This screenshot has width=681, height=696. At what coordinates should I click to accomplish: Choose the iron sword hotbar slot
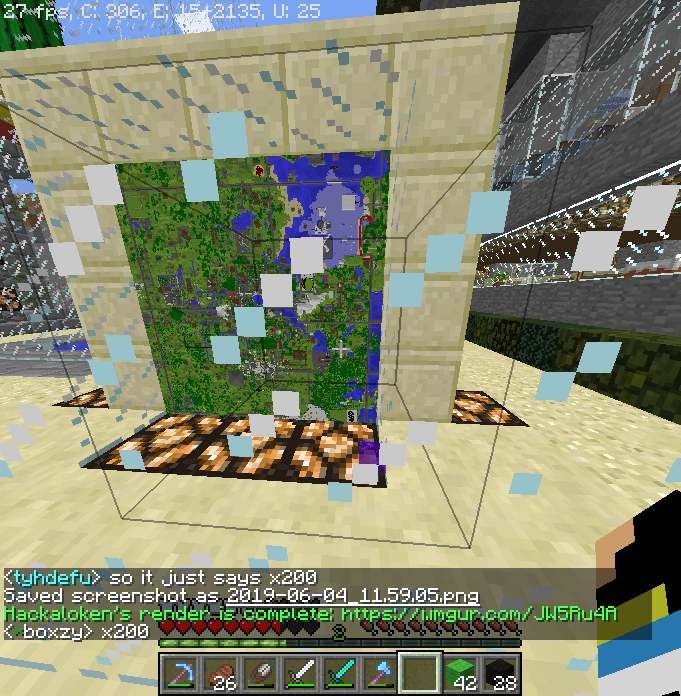point(298,673)
